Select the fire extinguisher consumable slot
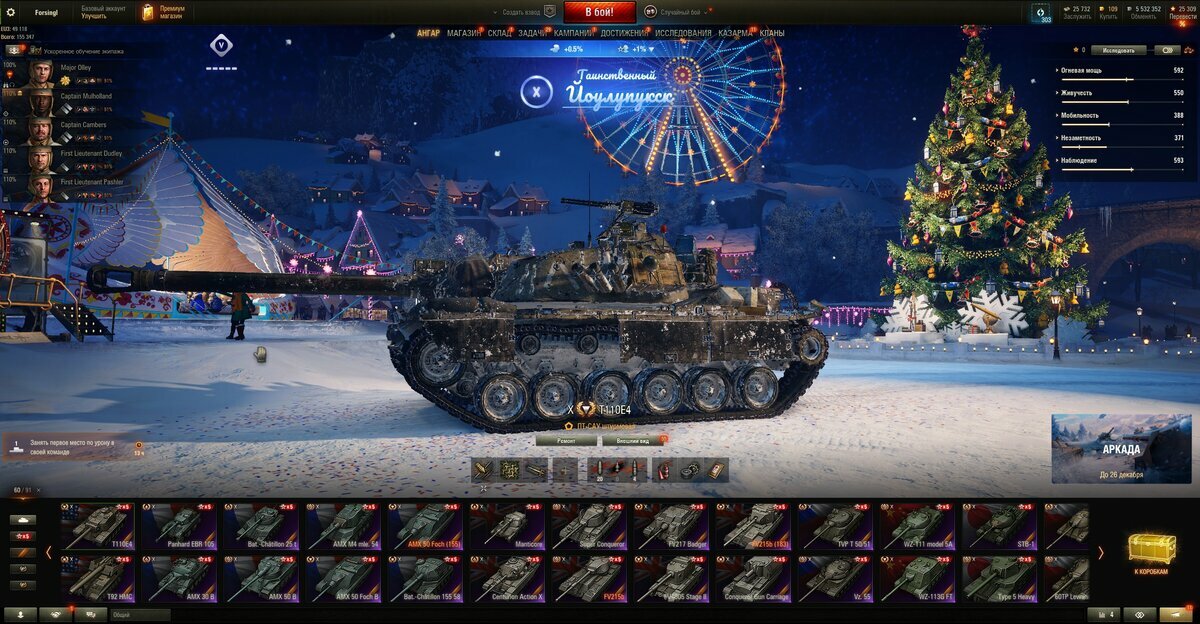This screenshot has width=1200, height=624. (x=664, y=470)
